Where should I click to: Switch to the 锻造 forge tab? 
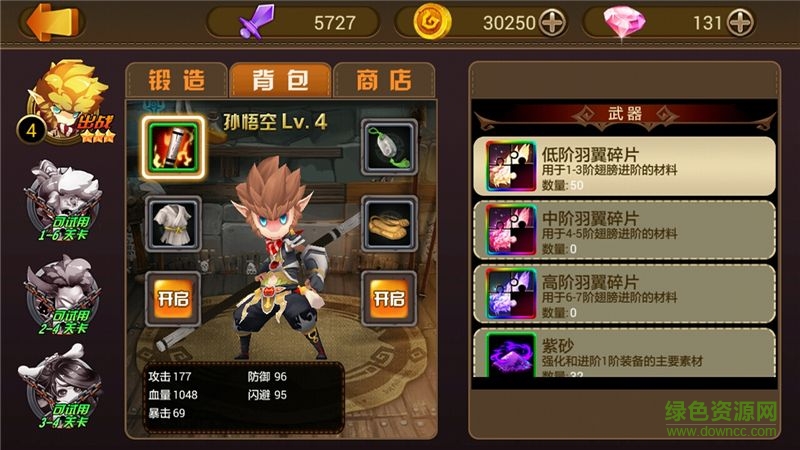[175, 79]
